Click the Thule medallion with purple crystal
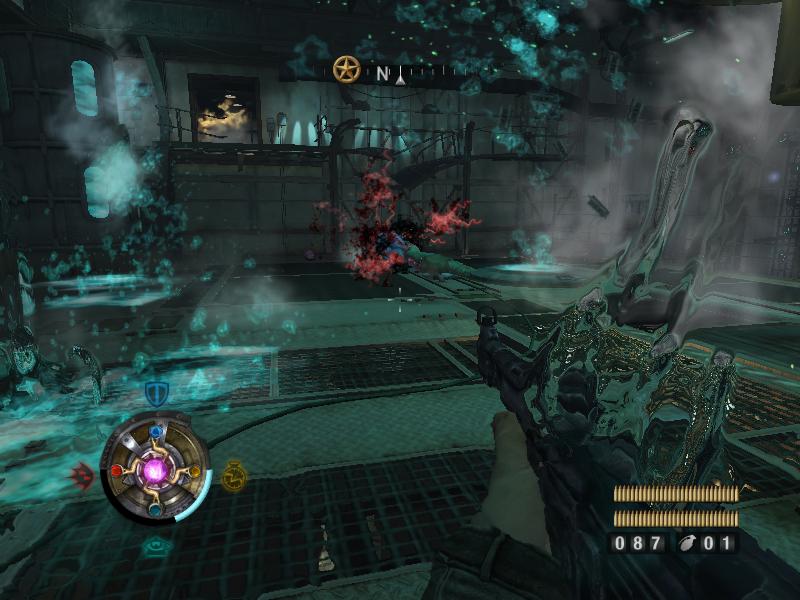The image size is (800, 600). pyautogui.click(x=155, y=468)
